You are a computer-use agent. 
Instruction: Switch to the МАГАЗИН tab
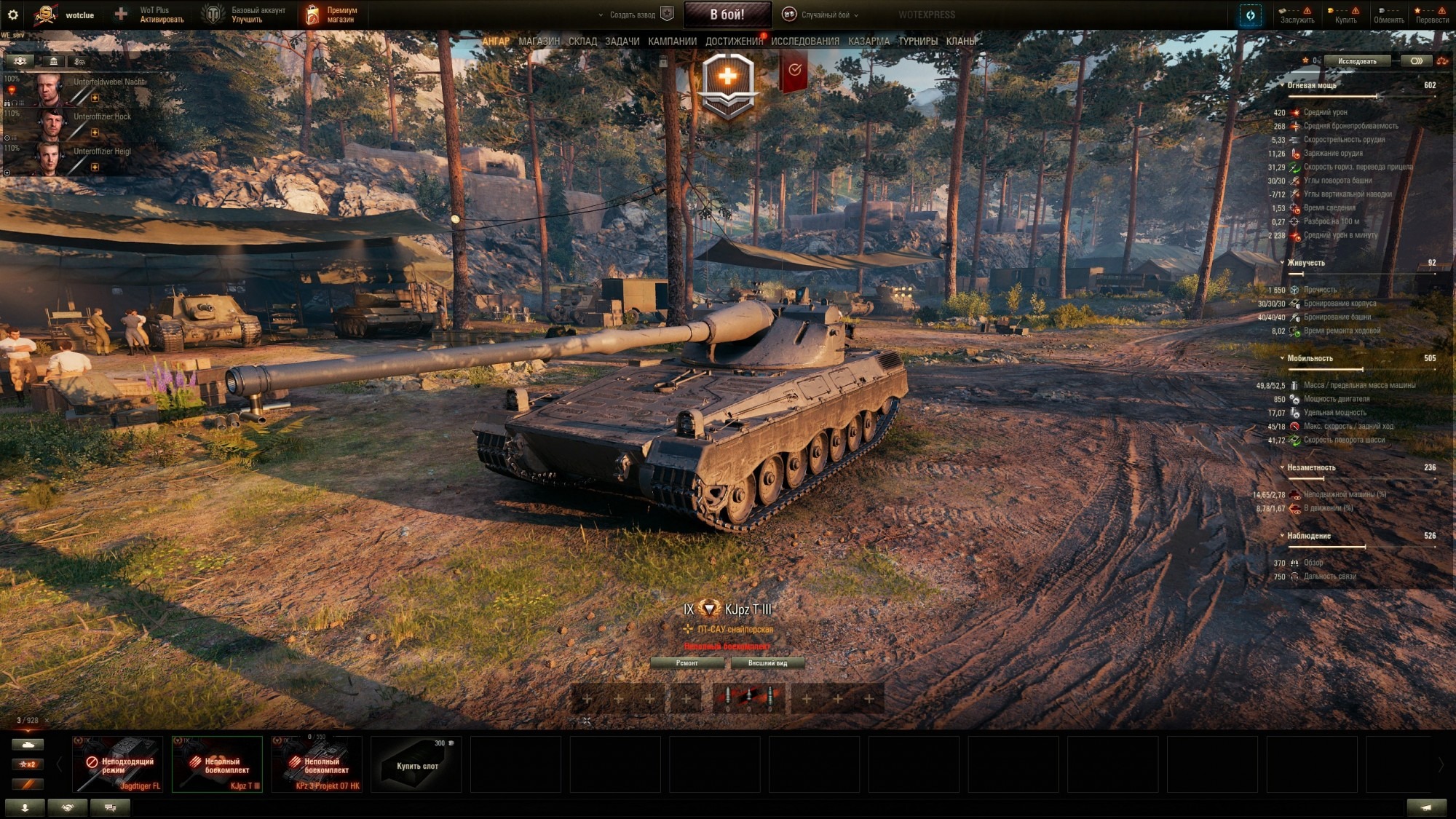(x=538, y=42)
